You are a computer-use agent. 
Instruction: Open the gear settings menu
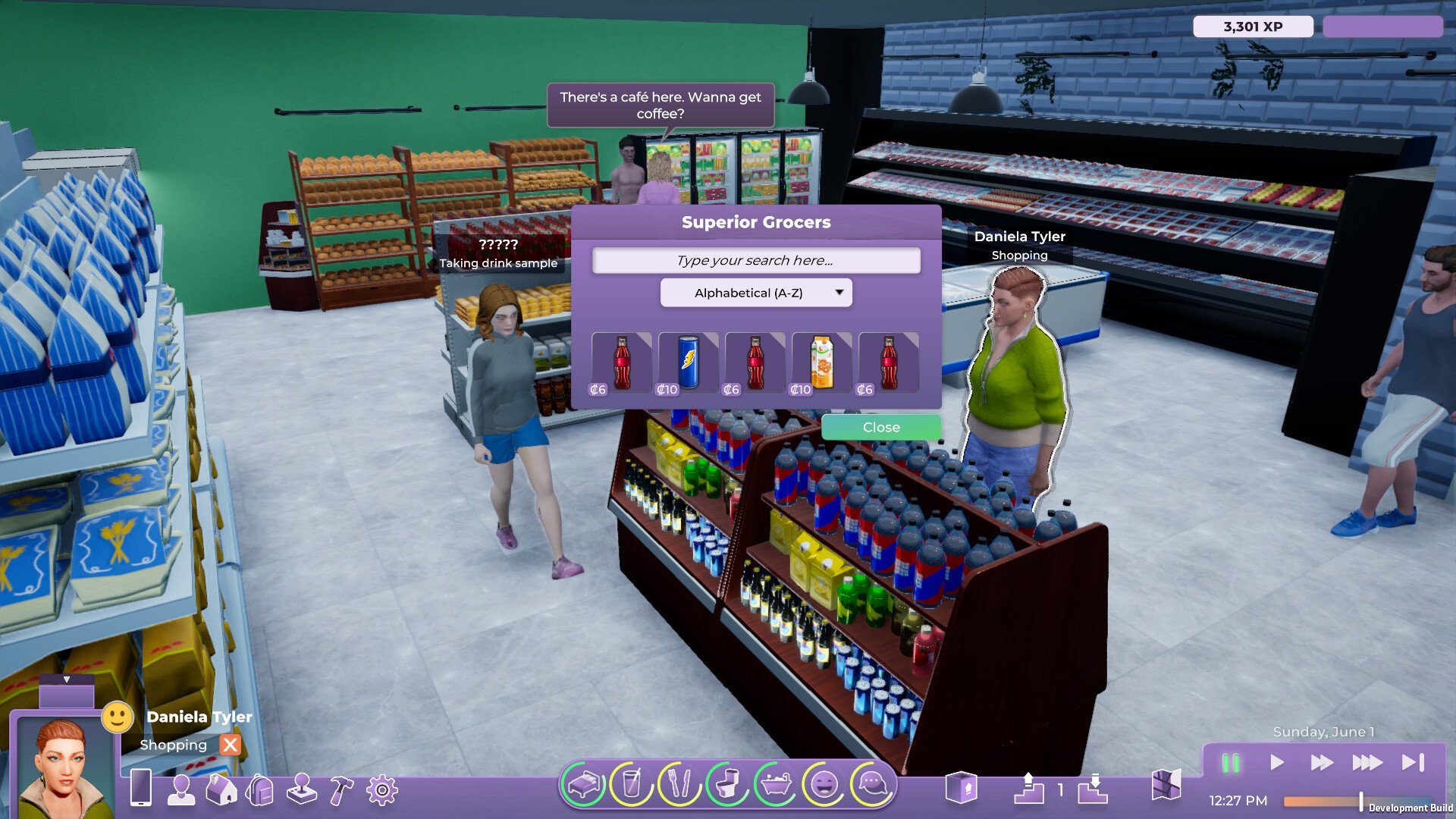[x=381, y=790]
